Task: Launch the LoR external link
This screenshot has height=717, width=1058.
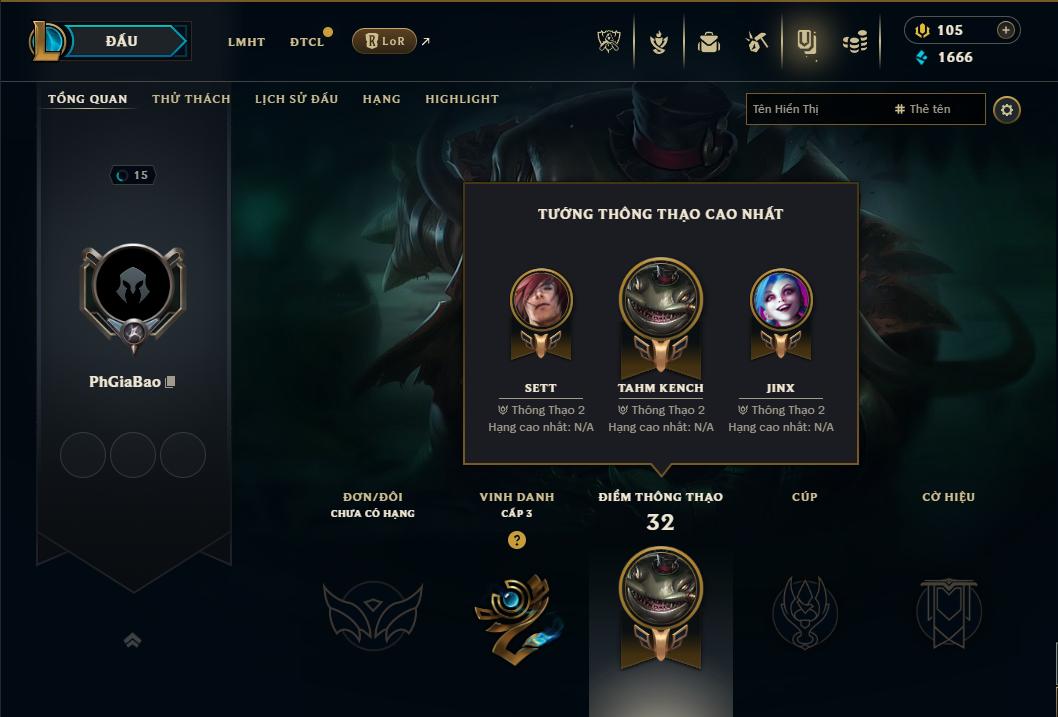Action: tap(385, 41)
